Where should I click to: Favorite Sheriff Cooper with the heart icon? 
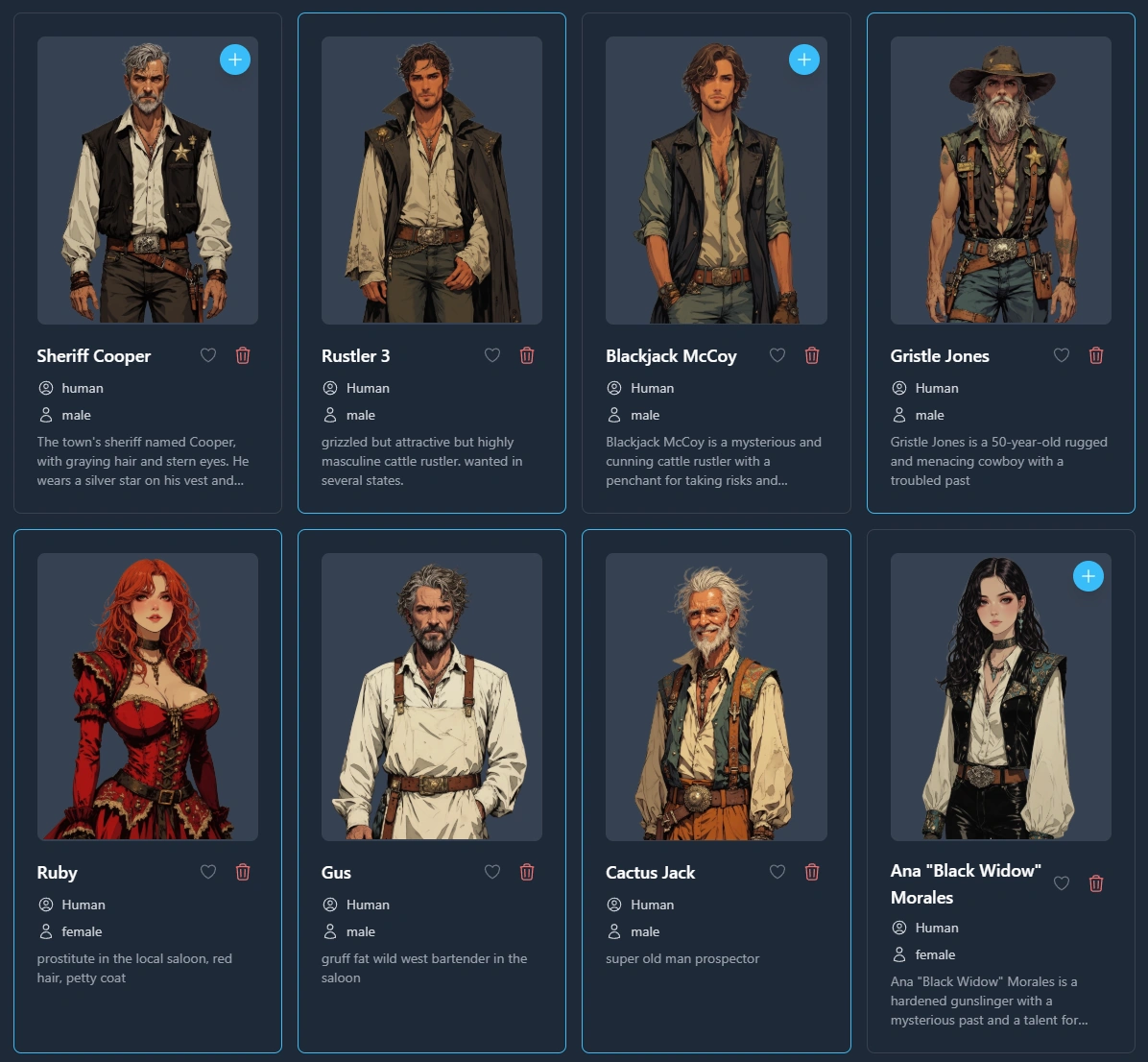pyautogui.click(x=208, y=355)
